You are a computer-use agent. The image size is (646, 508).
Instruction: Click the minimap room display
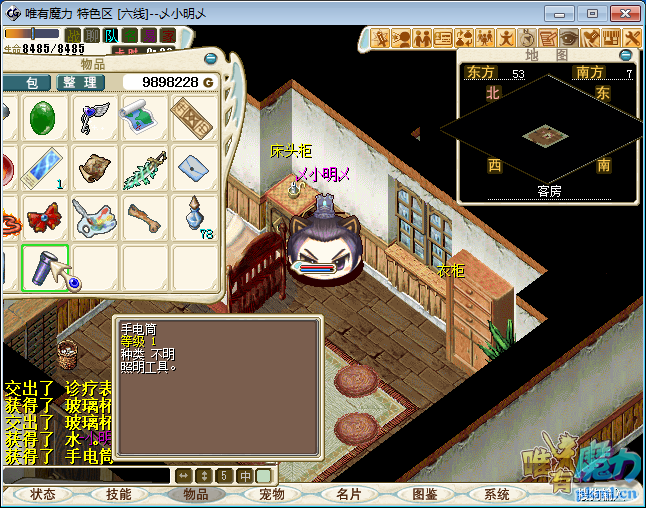(x=548, y=134)
